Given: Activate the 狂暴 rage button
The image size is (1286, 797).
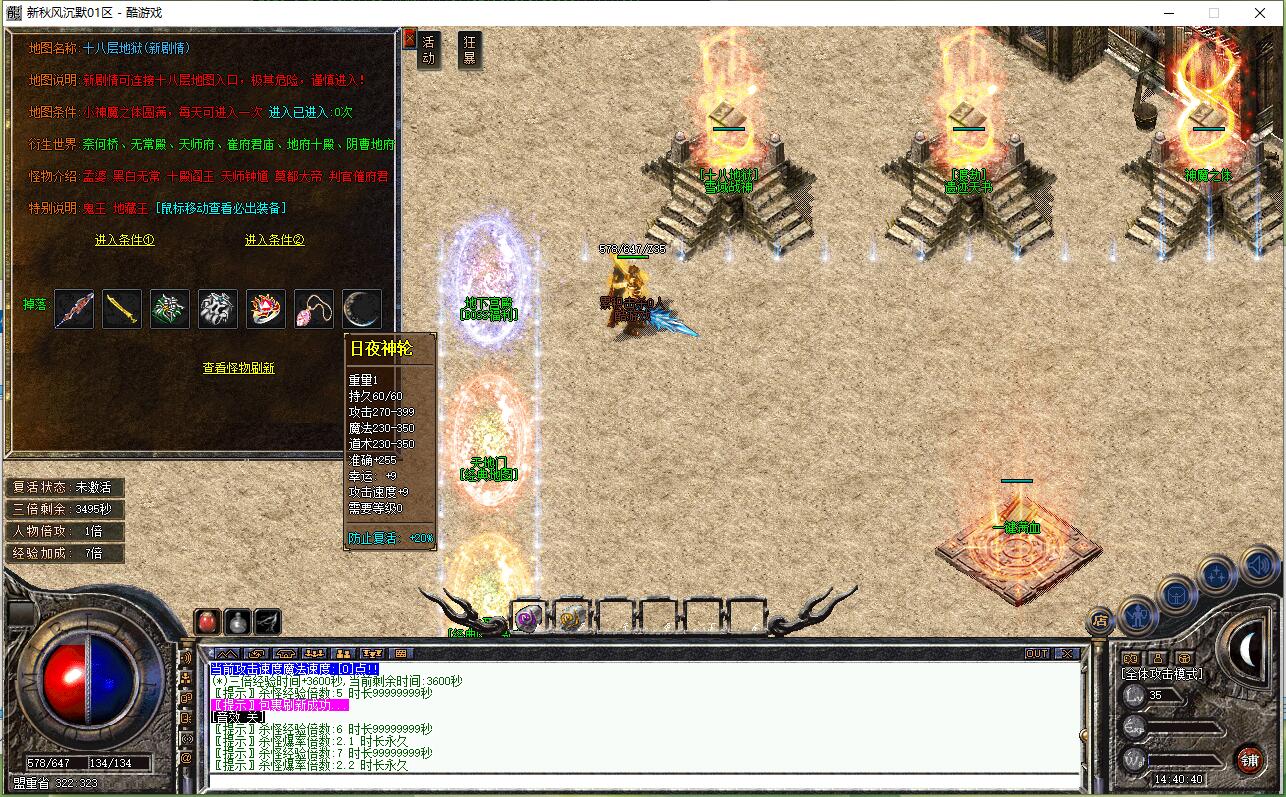Looking at the screenshot, I should [x=469, y=50].
